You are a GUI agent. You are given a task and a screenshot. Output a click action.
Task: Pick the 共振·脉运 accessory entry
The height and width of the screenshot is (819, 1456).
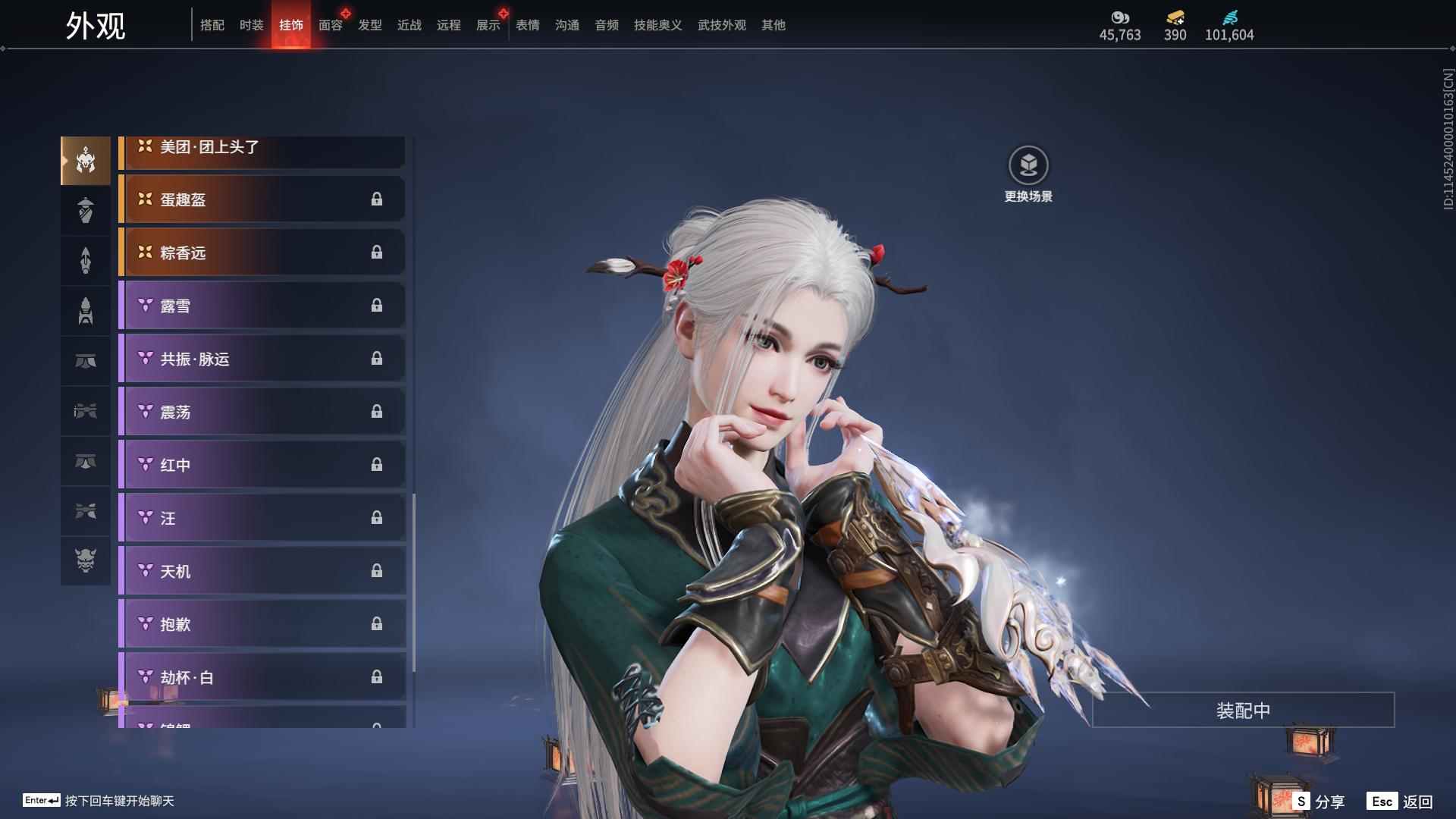tap(262, 359)
